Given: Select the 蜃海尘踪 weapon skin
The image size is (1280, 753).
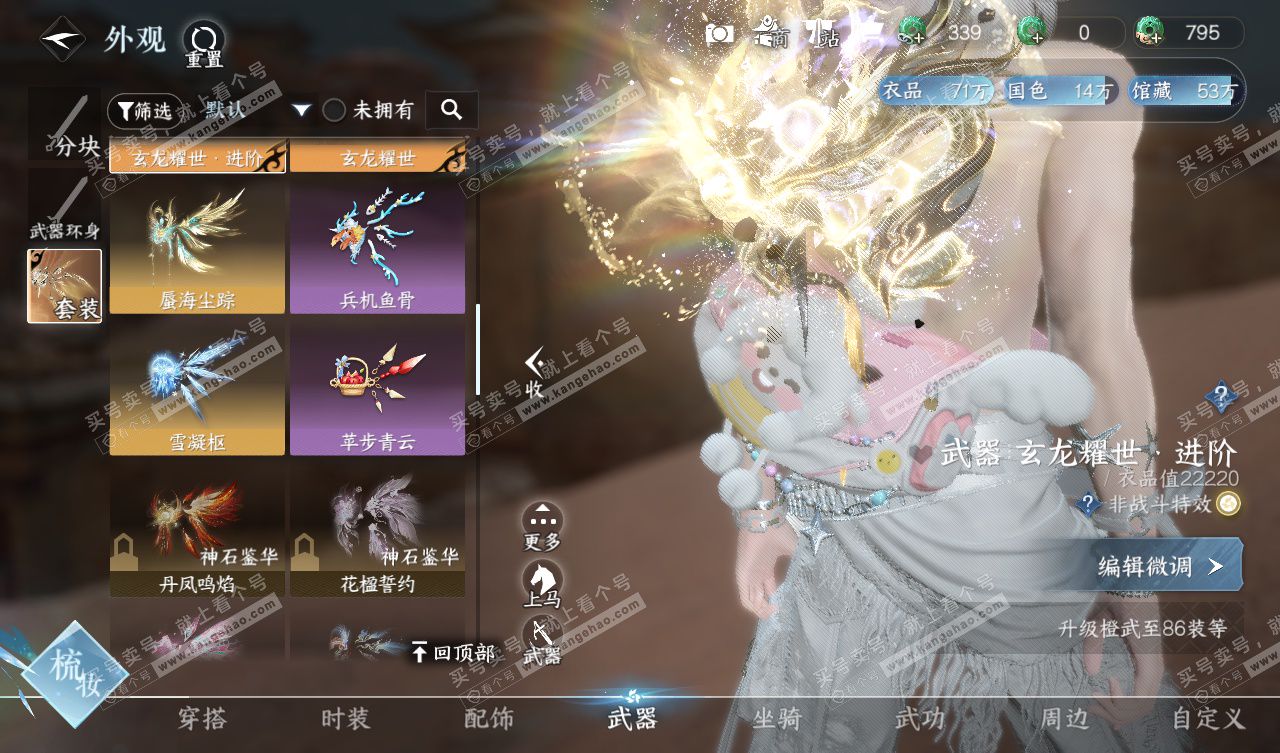Looking at the screenshot, I should tap(197, 247).
